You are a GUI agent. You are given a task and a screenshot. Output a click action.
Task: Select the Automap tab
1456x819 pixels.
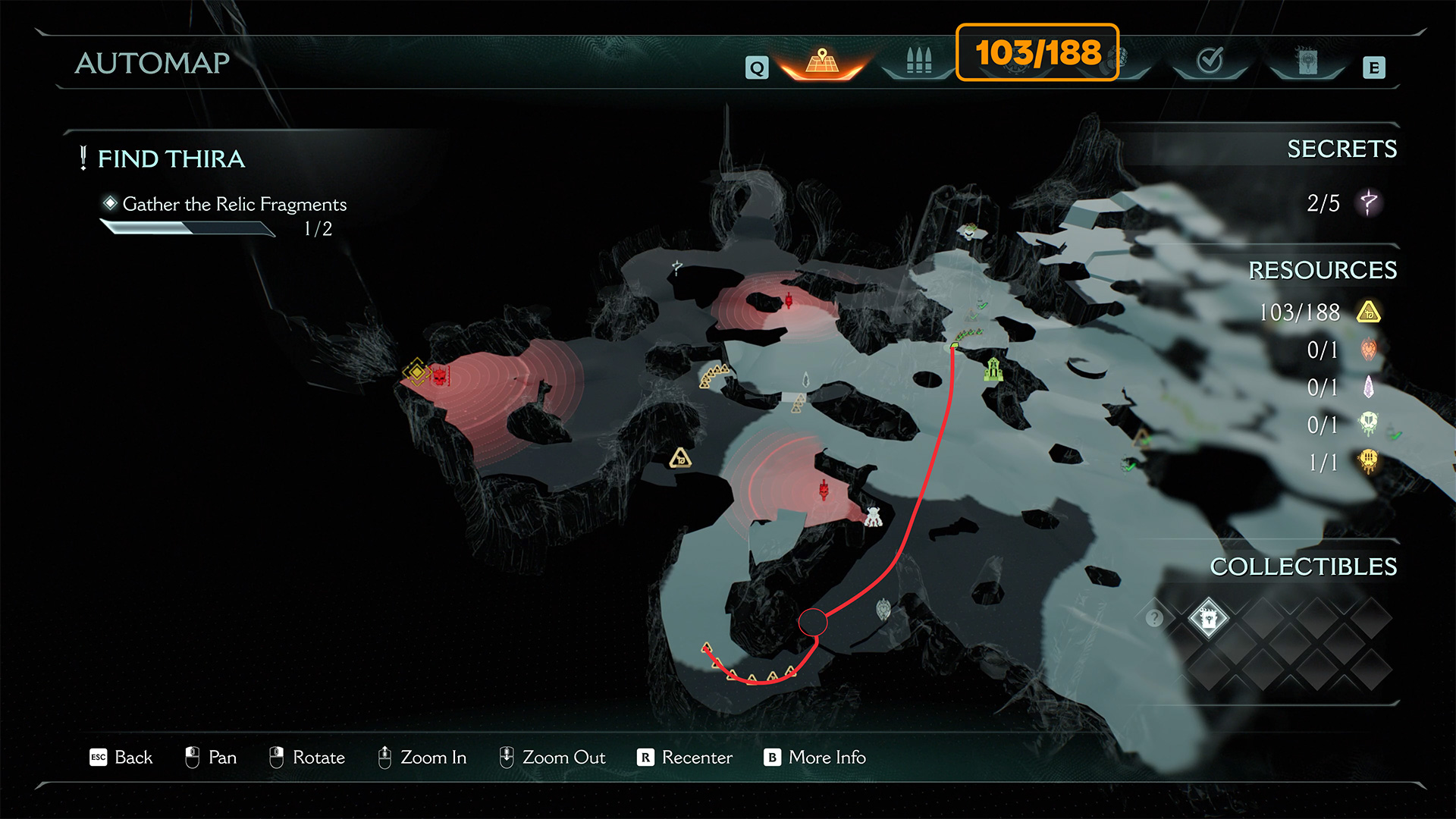click(822, 61)
